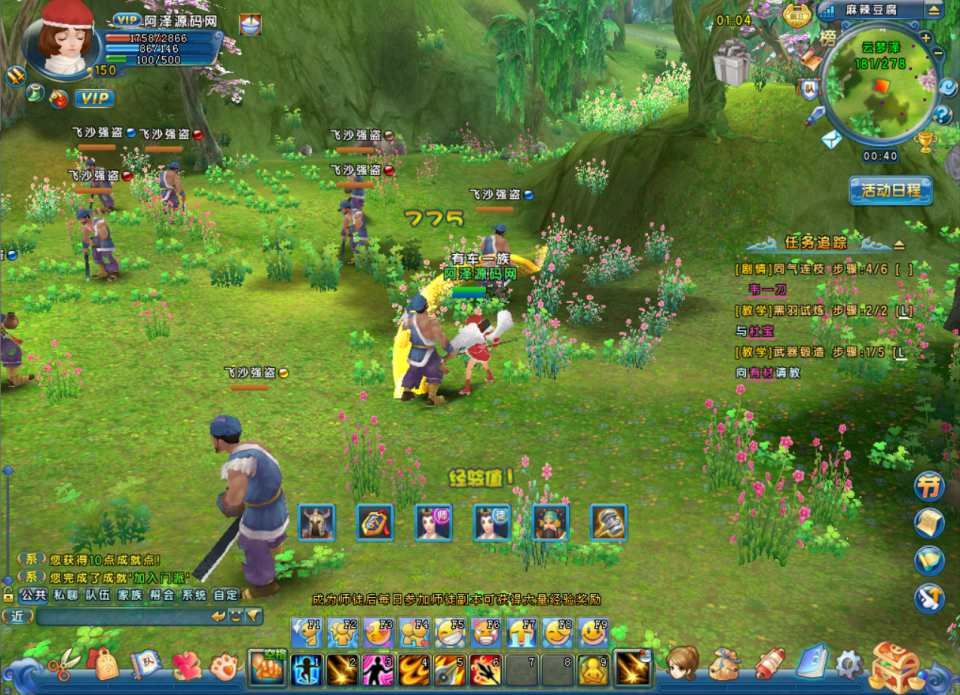Switch to the 系统 chat tab
The height and width of the screenshot is (695, 960).
pyautogui.click(x=194, y=594)
